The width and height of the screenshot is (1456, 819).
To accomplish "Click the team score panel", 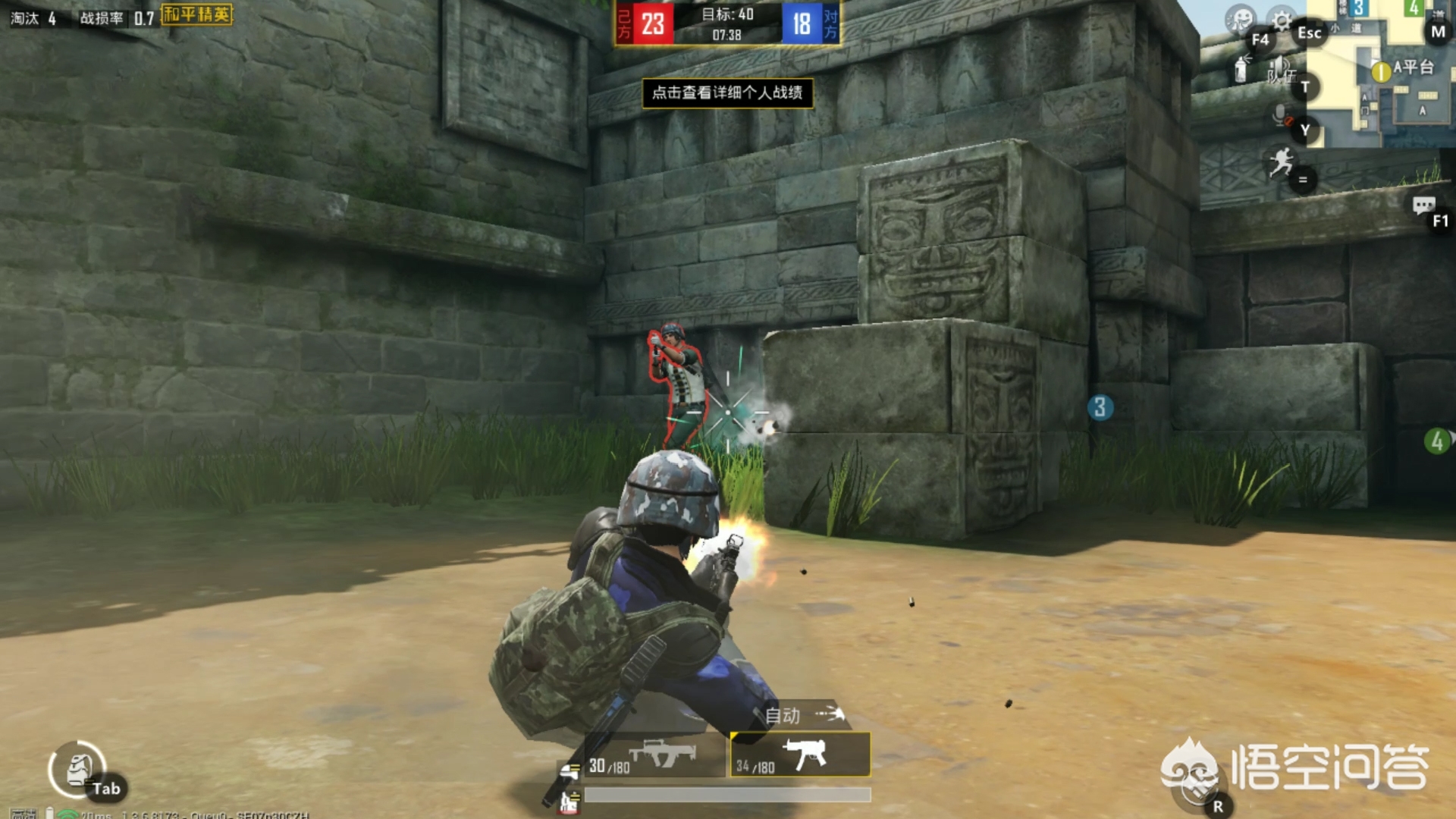I will (x=727, y=24).
